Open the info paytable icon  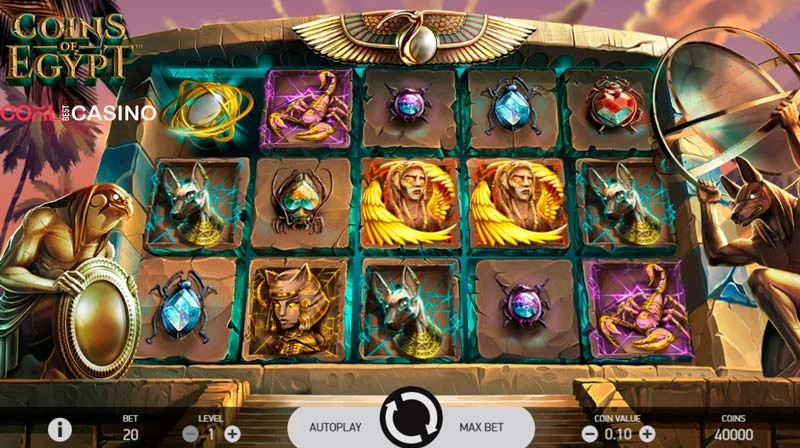coord(60,430)
